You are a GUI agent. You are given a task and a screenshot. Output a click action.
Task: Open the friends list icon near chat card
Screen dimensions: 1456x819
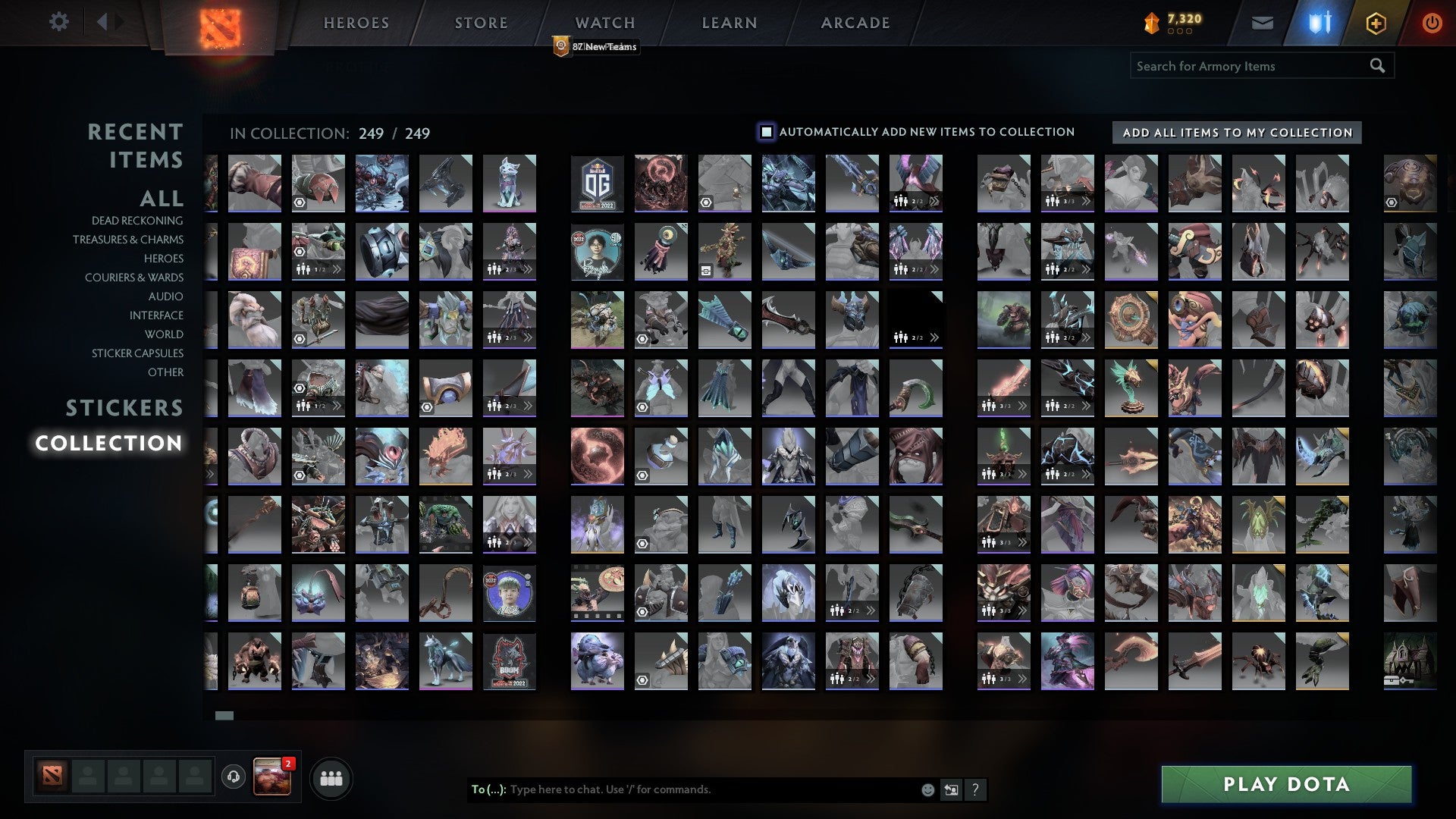tap(331, 777)
